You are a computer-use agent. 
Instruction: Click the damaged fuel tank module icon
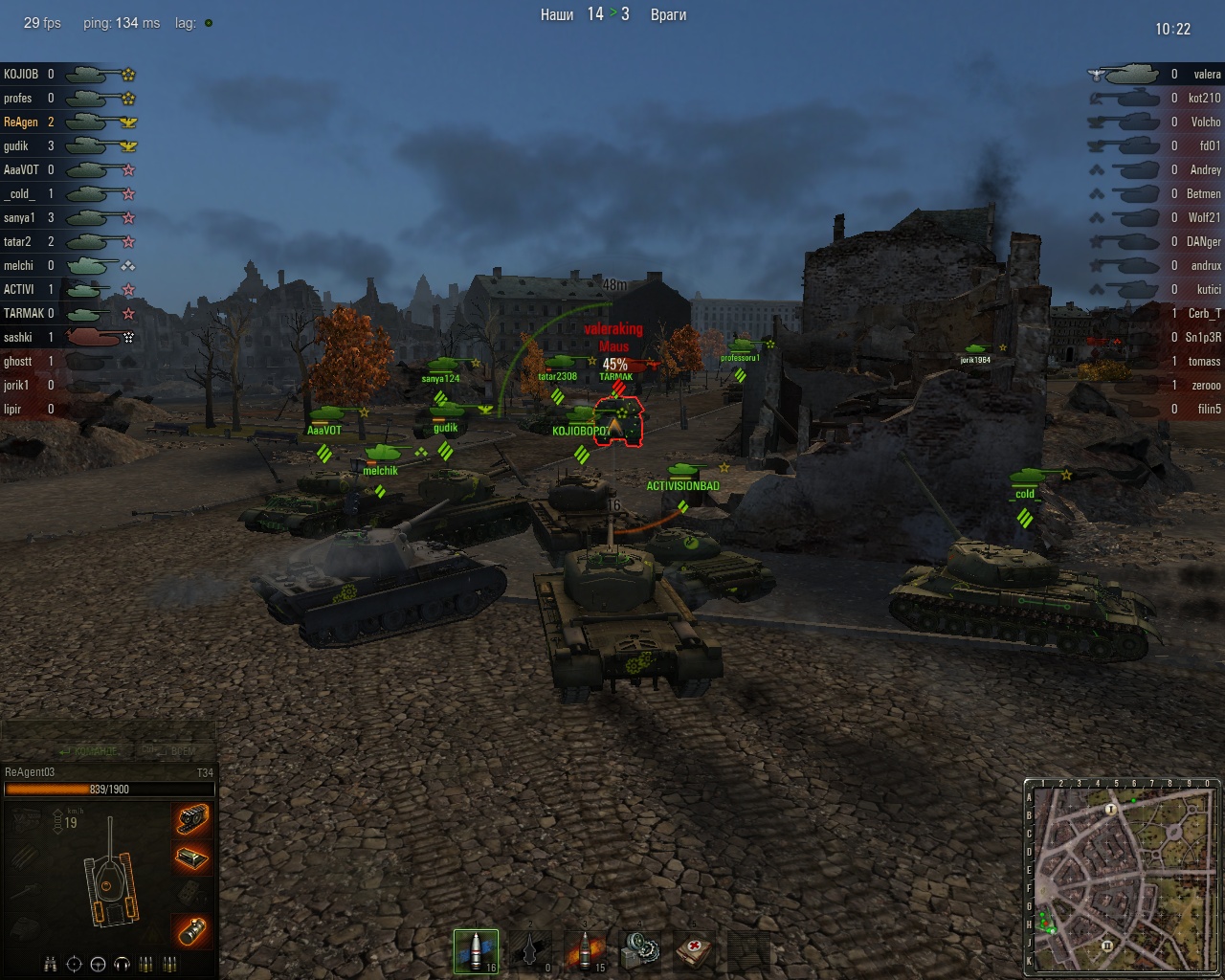[192, 928]
